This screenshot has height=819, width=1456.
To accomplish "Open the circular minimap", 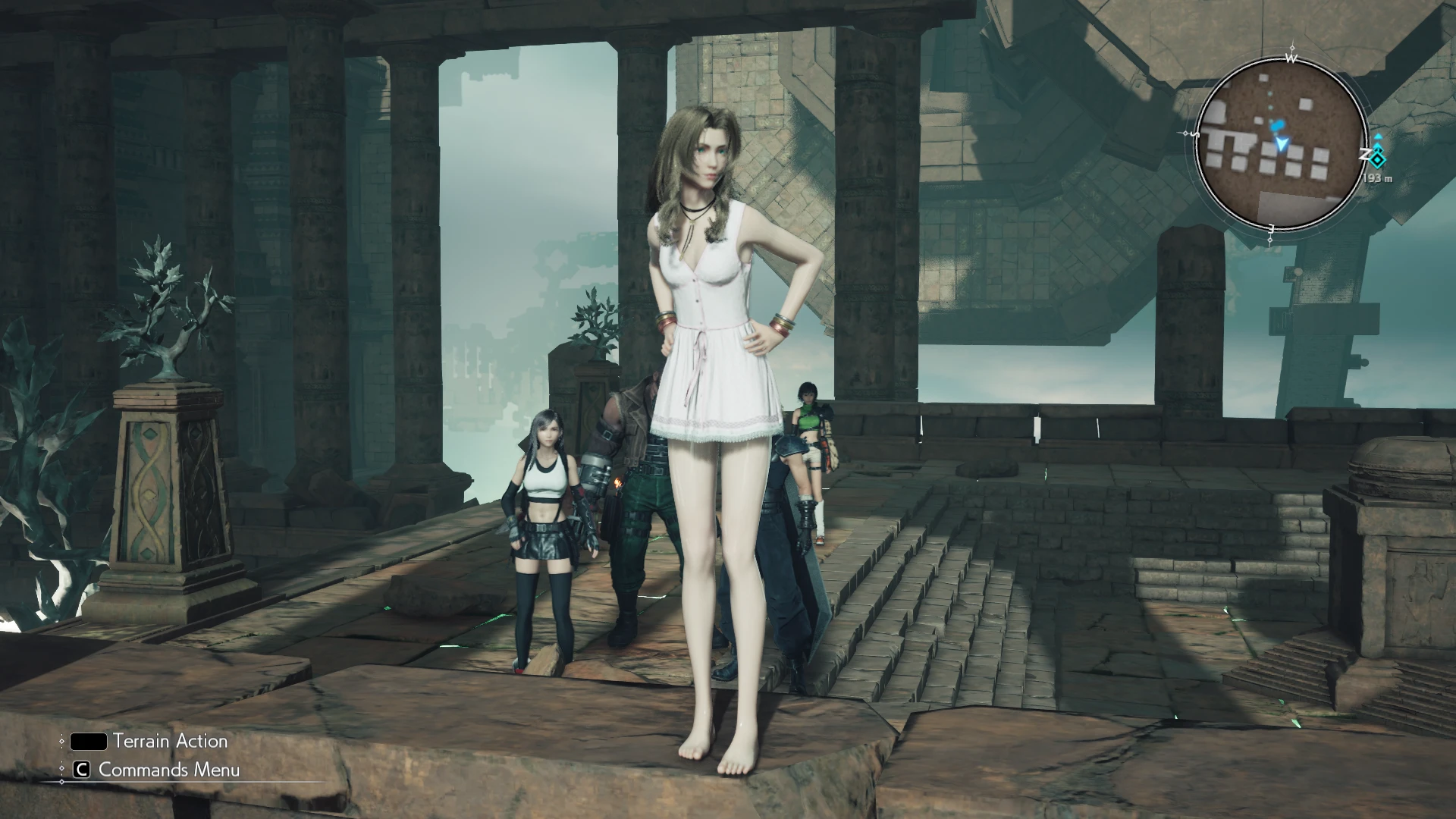I will coord(1282,143).
